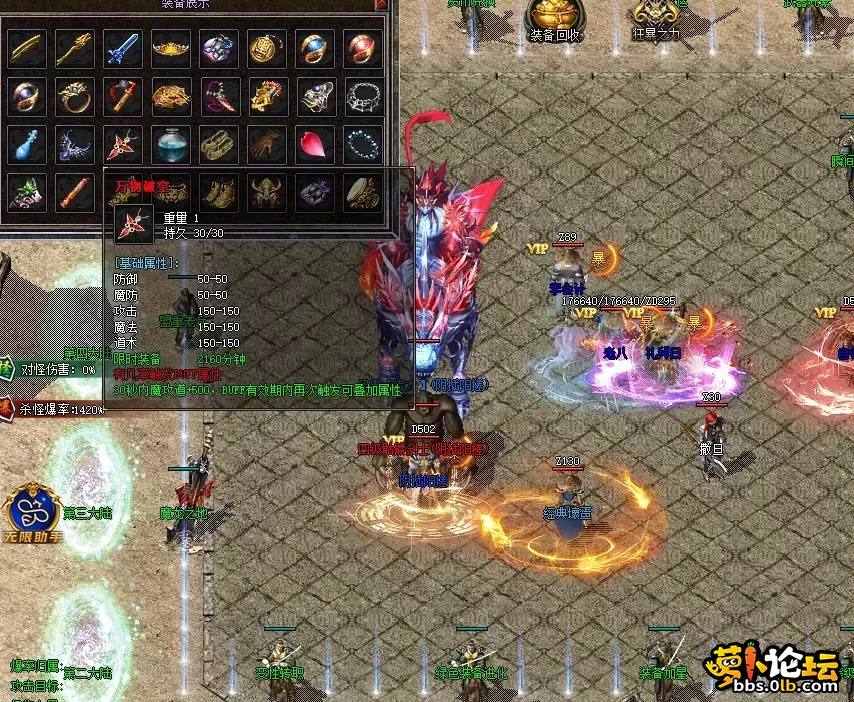The height and width of the screenshot is (702, 854).
Task: Choose the blue bead bracelet slot
Action: pos(363,144)
